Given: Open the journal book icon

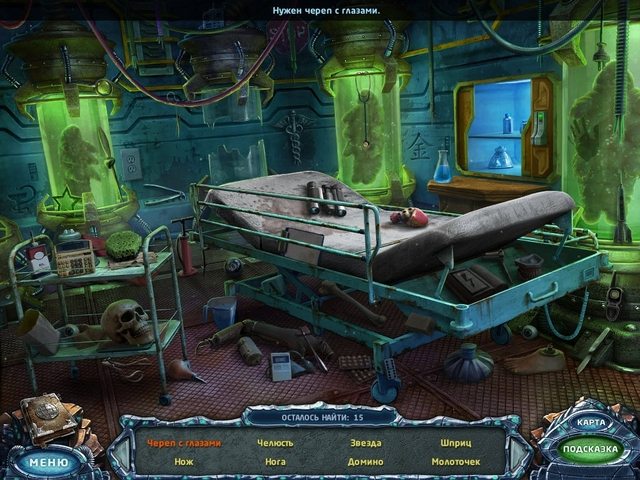Looking at the screenshot, I should pyautogui.click(x=50, y=417).
